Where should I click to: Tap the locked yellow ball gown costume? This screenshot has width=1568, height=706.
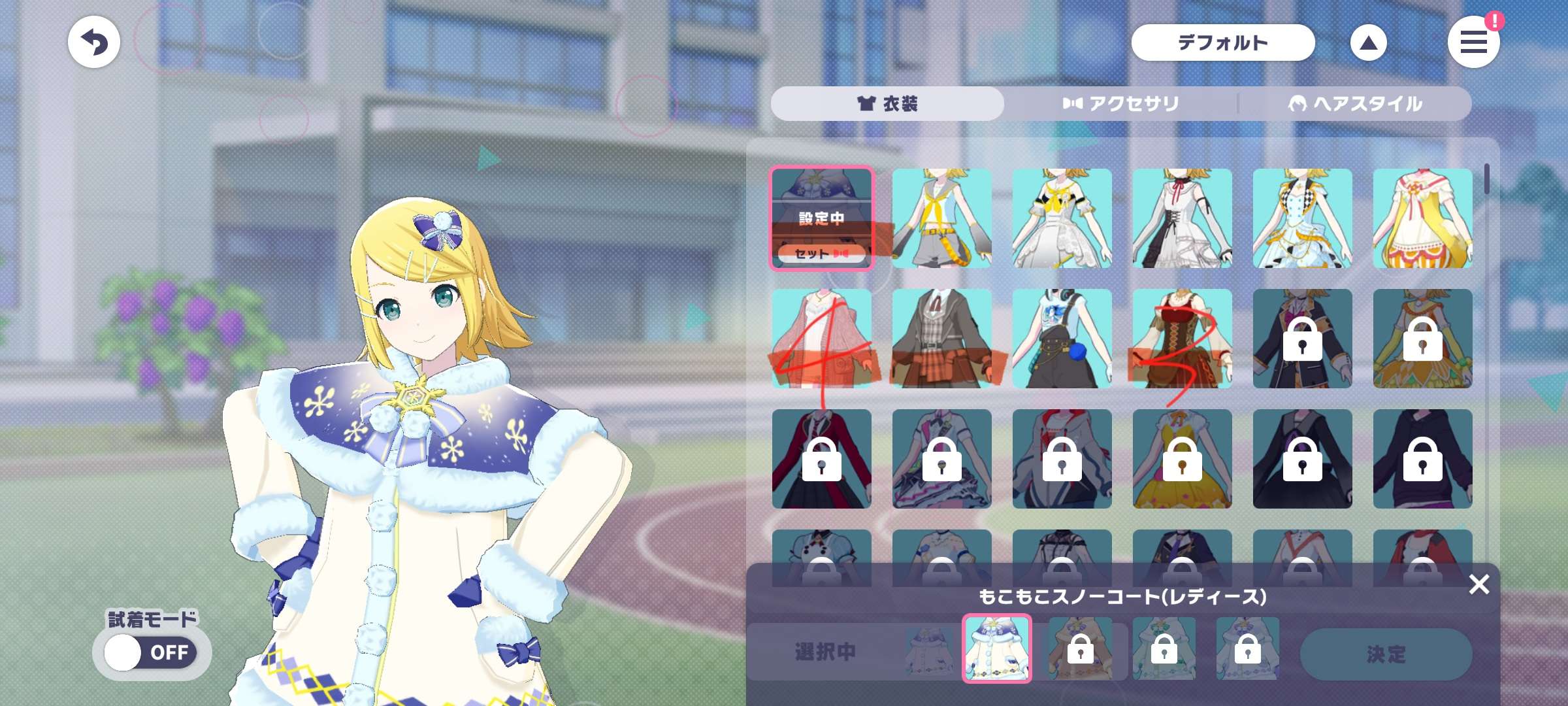click(x=1182, y=458)
